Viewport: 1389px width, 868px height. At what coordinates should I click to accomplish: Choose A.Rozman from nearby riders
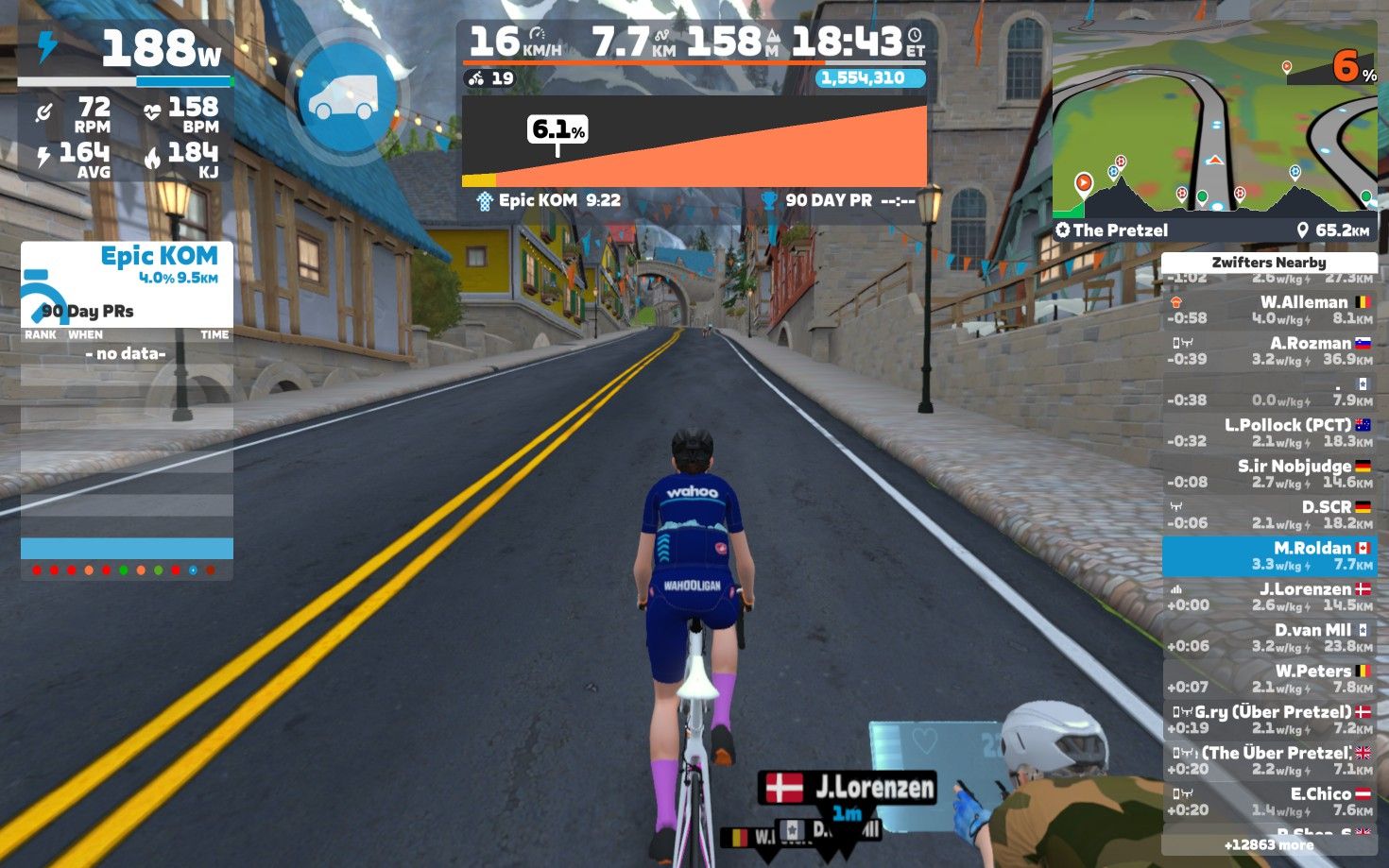click(1269, 350)
